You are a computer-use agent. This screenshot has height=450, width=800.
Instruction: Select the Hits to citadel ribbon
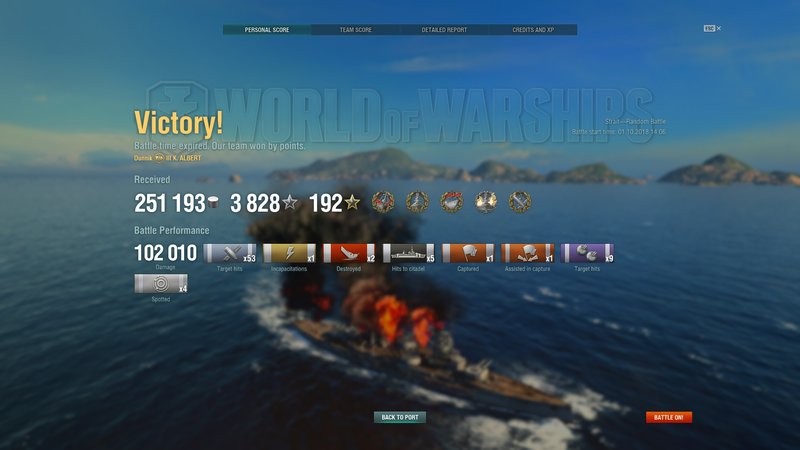(x=408, y=254)
